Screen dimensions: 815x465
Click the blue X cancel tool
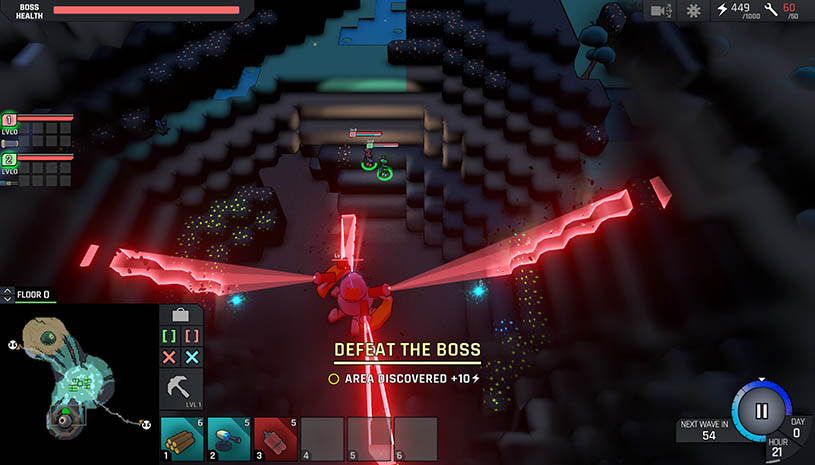point(193,357)
